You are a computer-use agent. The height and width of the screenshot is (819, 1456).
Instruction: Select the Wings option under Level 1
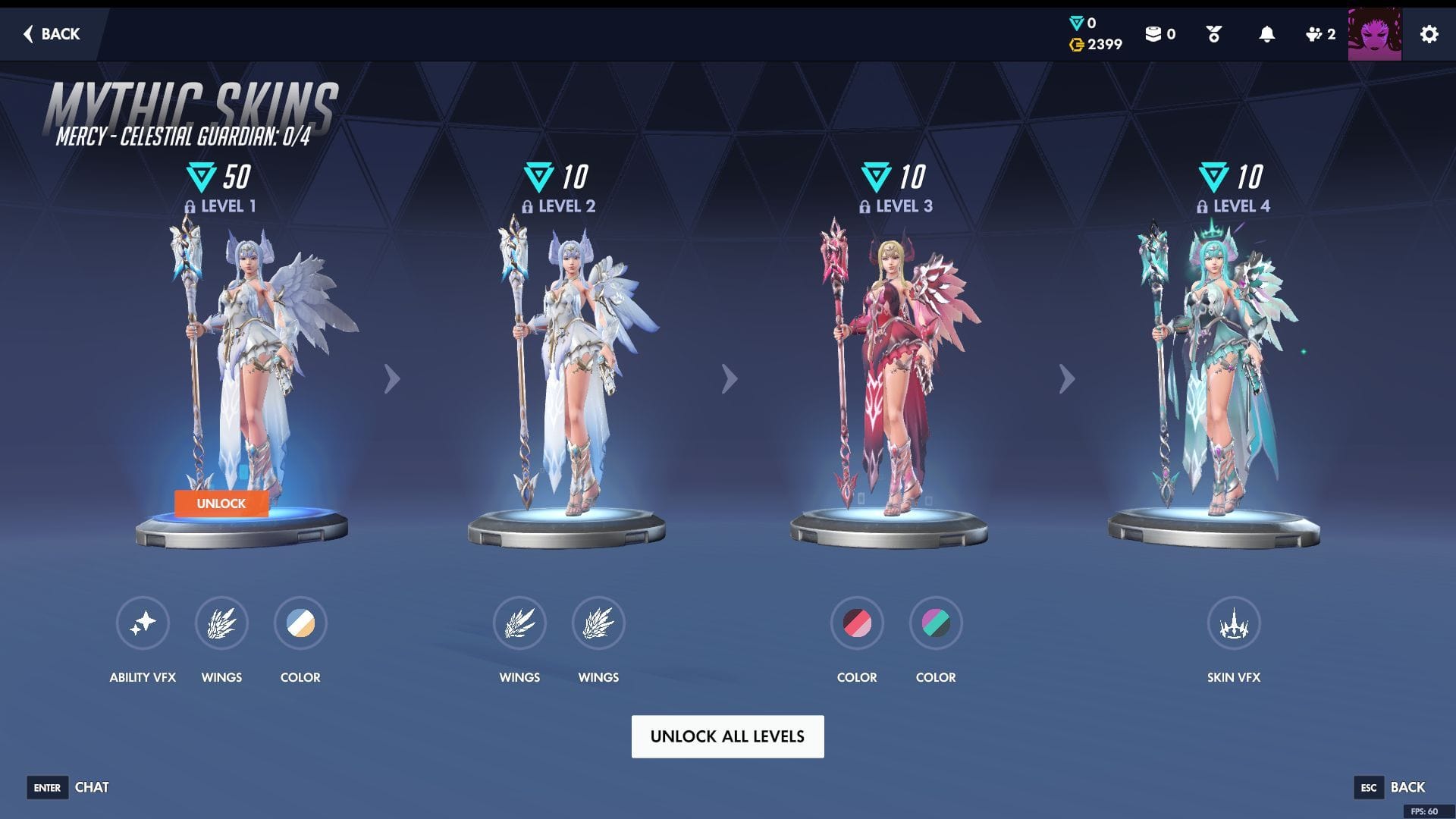221,623
